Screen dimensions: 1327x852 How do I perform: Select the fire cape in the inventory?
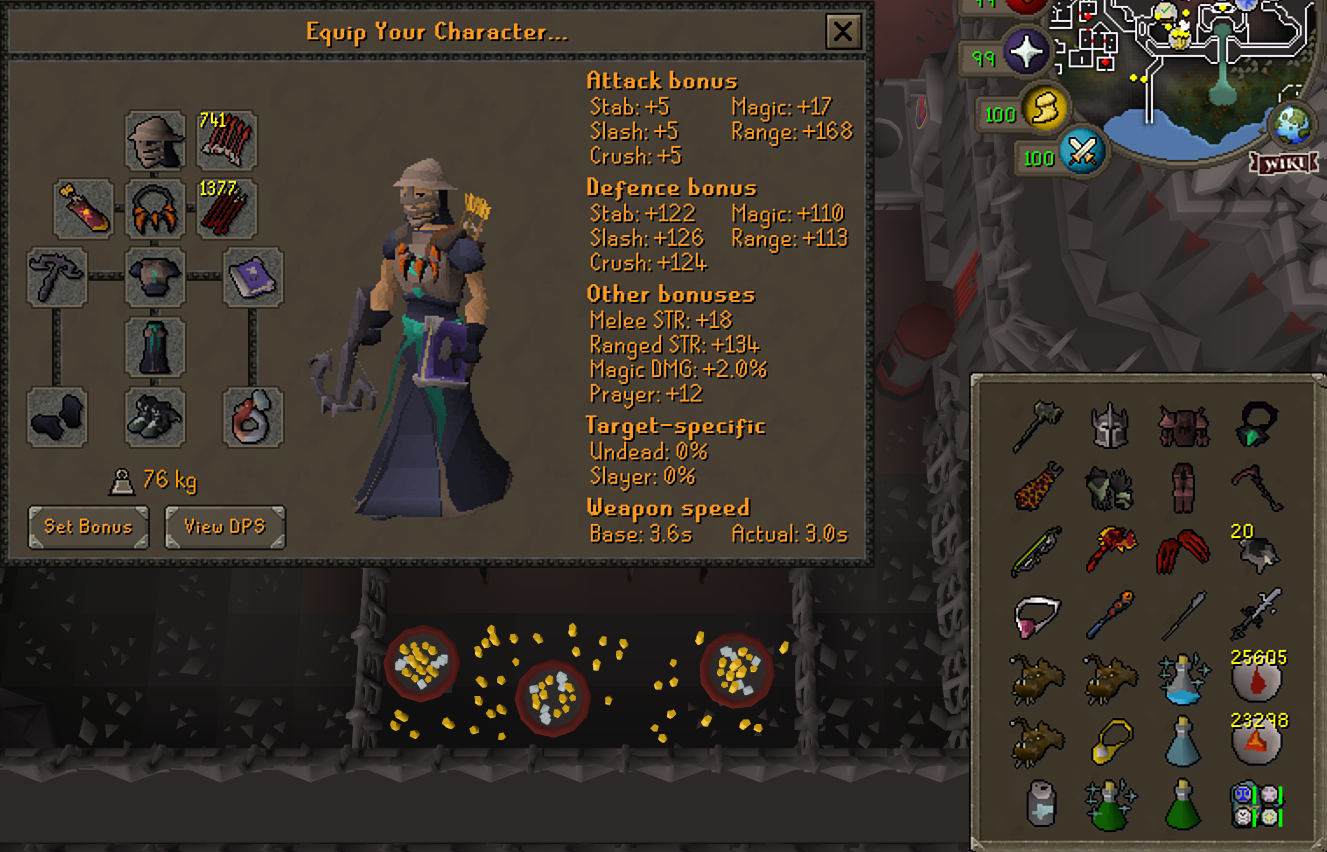(1036, 487)
